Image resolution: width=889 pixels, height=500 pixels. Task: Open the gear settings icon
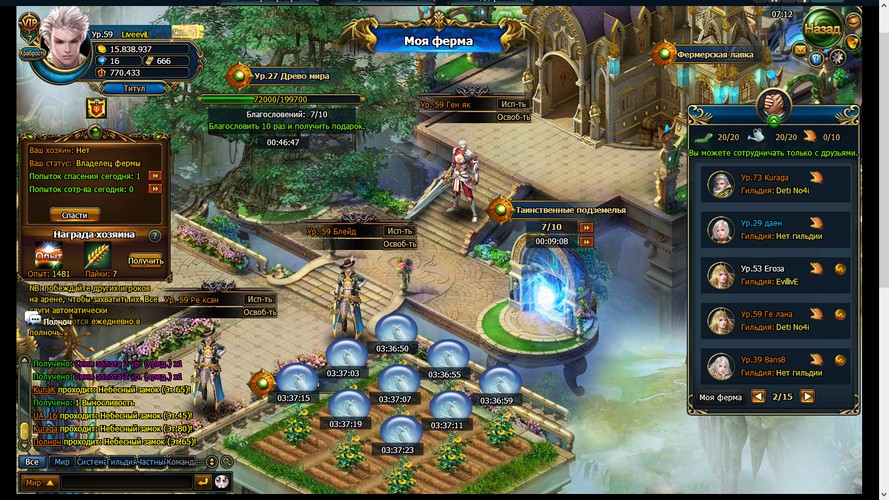point(838,58)
